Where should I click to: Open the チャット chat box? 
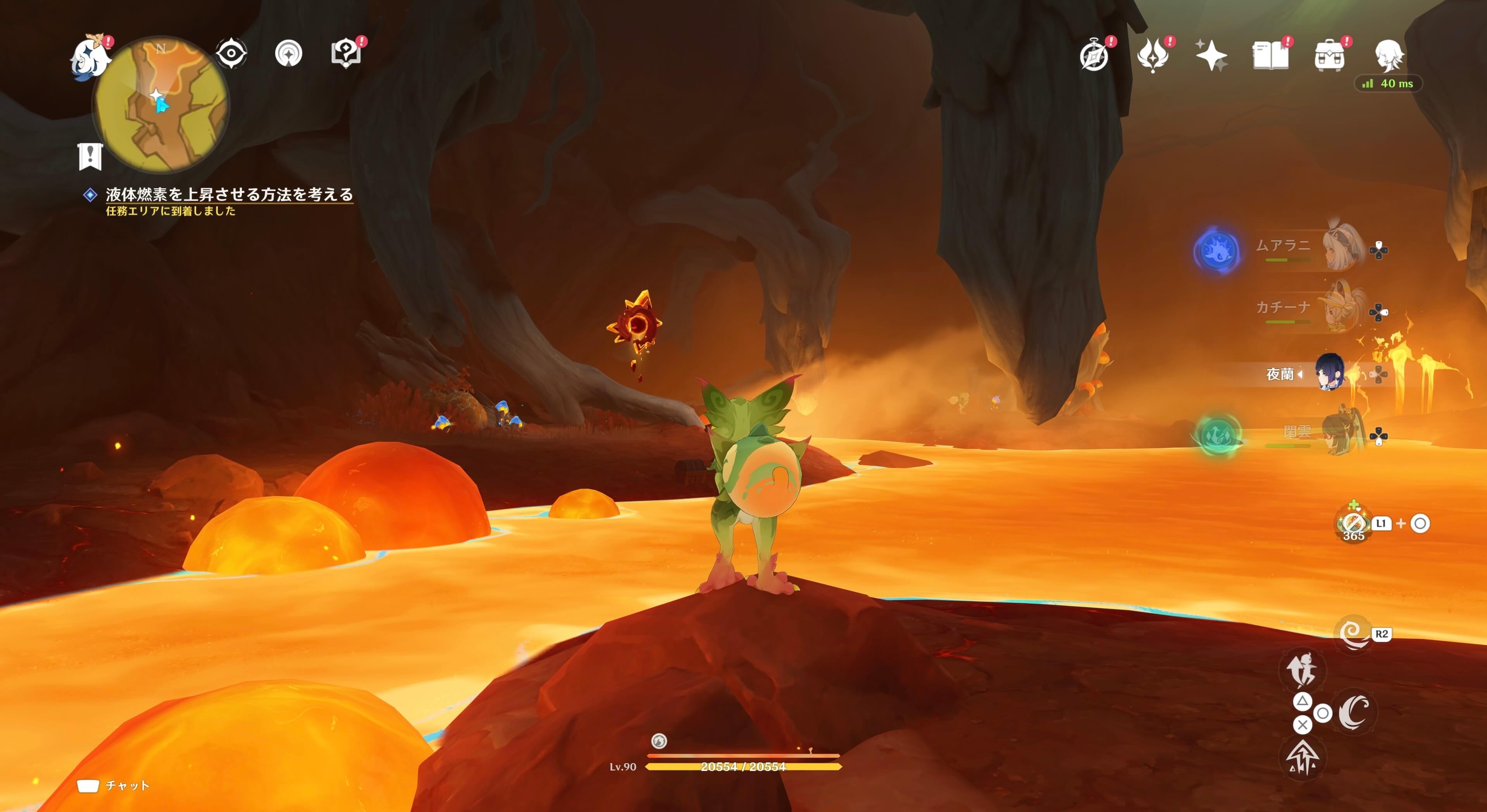pos(114,785)
